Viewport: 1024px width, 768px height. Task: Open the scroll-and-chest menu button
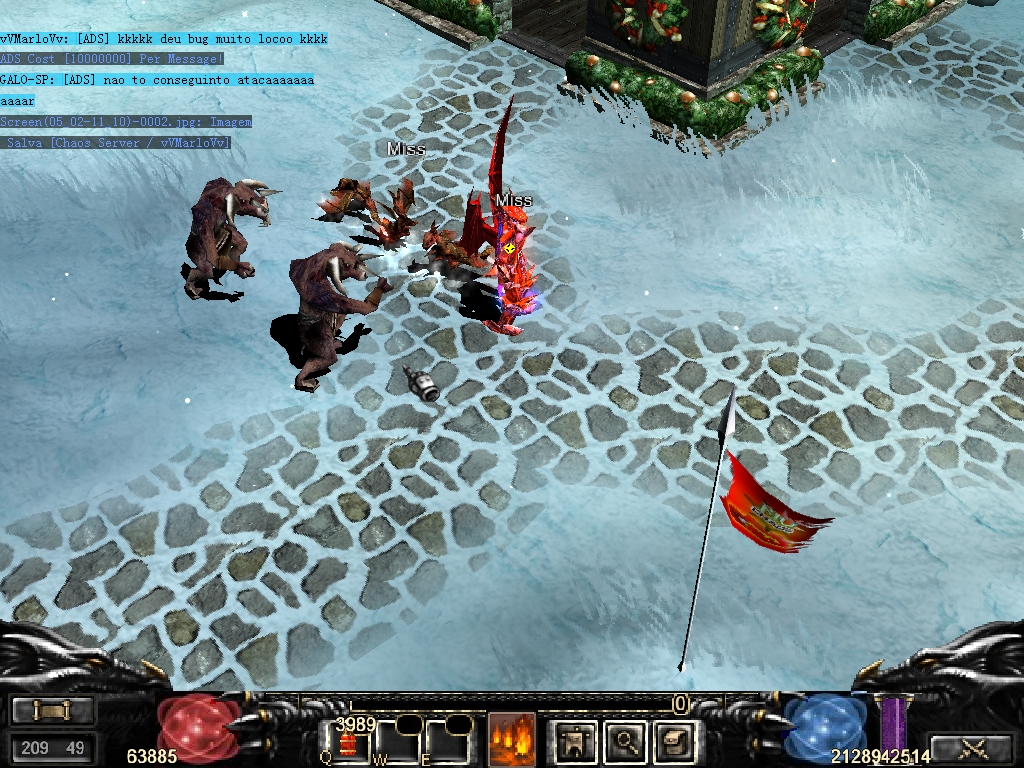pyautogui.click(x=675, y=740)
